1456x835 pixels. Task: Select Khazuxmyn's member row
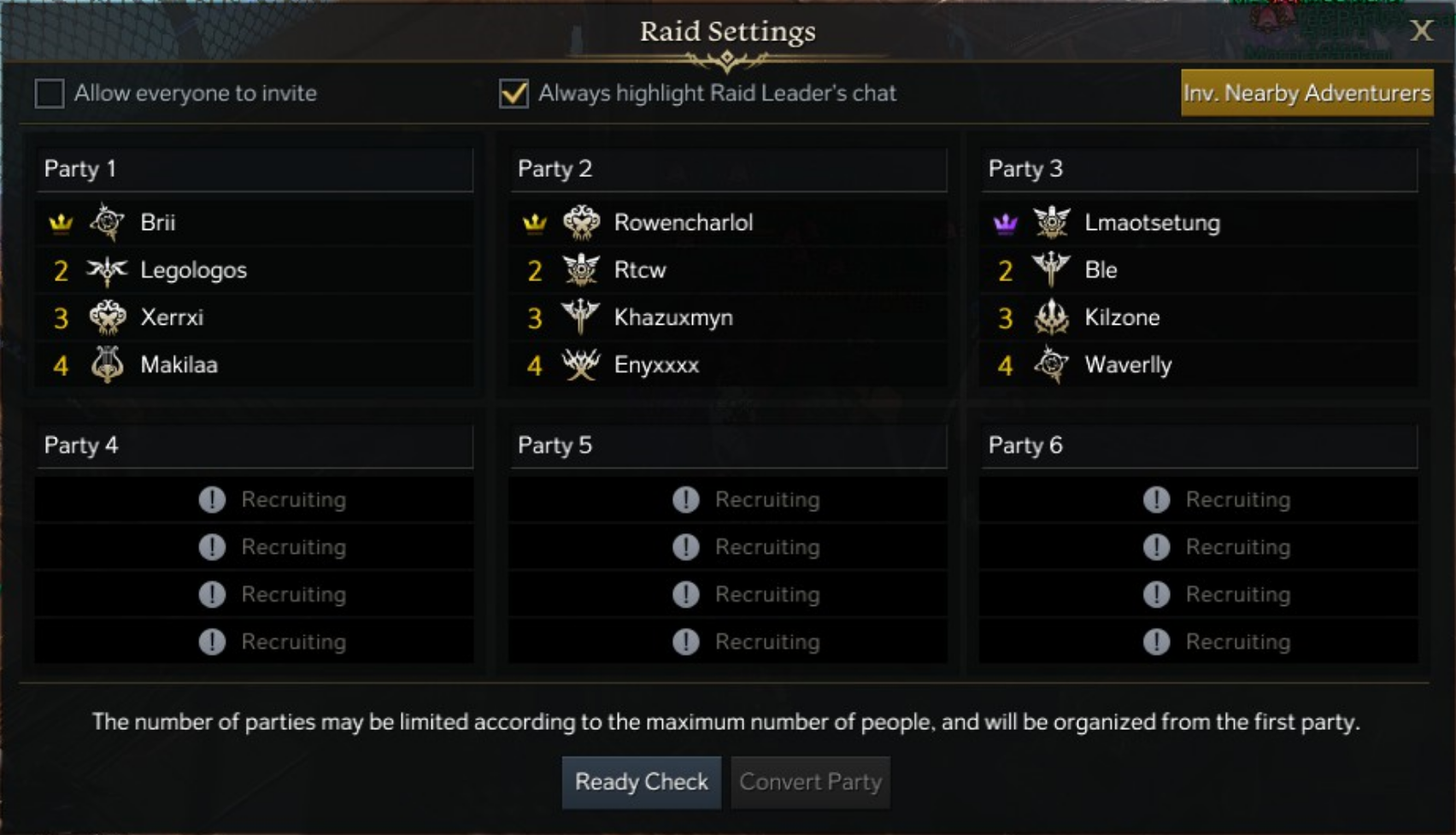pos(672,318)
